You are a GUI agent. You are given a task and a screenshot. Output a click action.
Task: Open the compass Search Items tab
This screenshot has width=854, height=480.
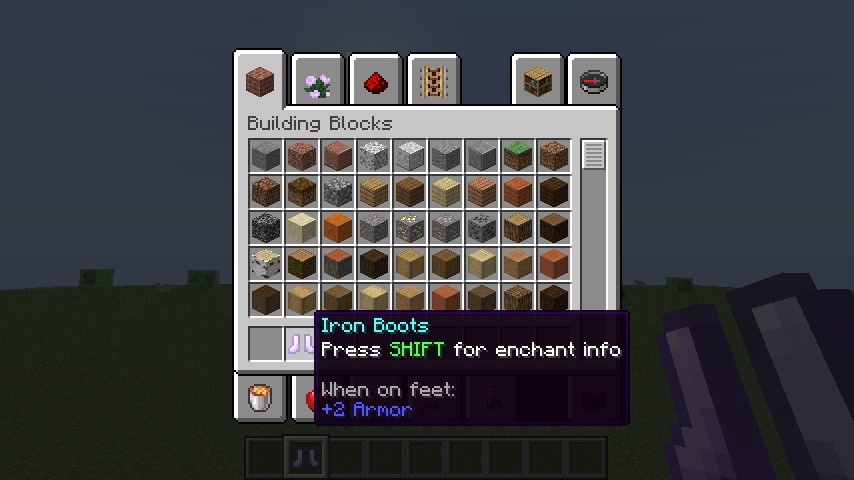coord(593,81)
